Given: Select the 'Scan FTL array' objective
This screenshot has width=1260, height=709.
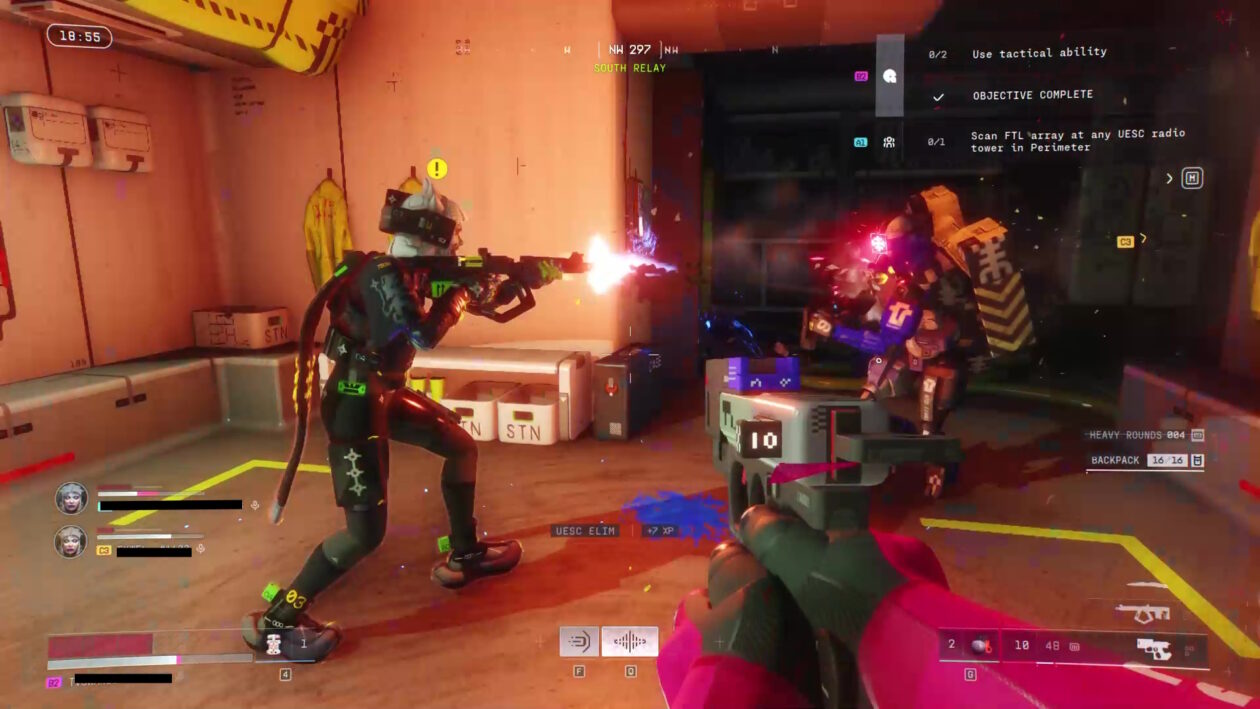Looking at the screenshot, I should (x=1077, y=141).
